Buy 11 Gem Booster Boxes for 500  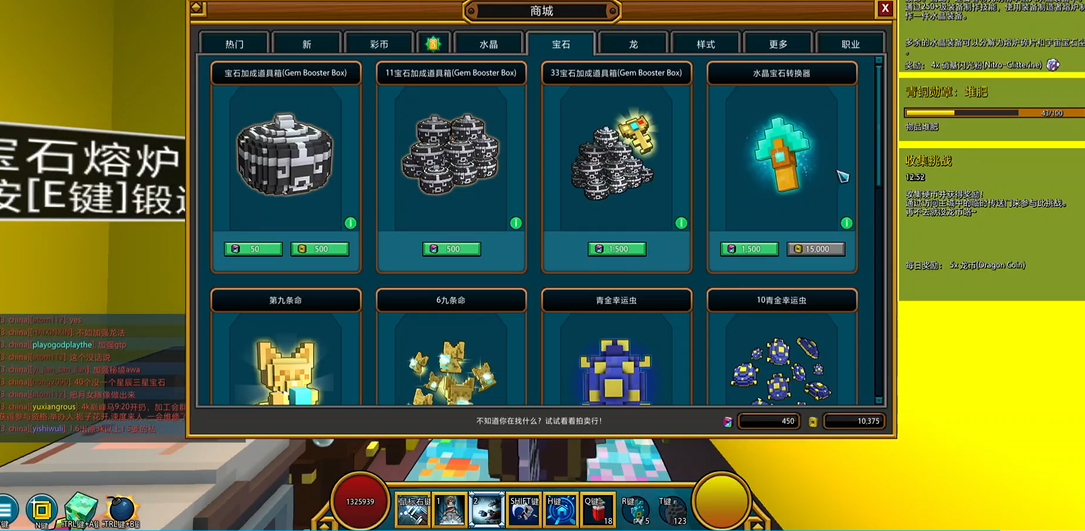[451, 249]
